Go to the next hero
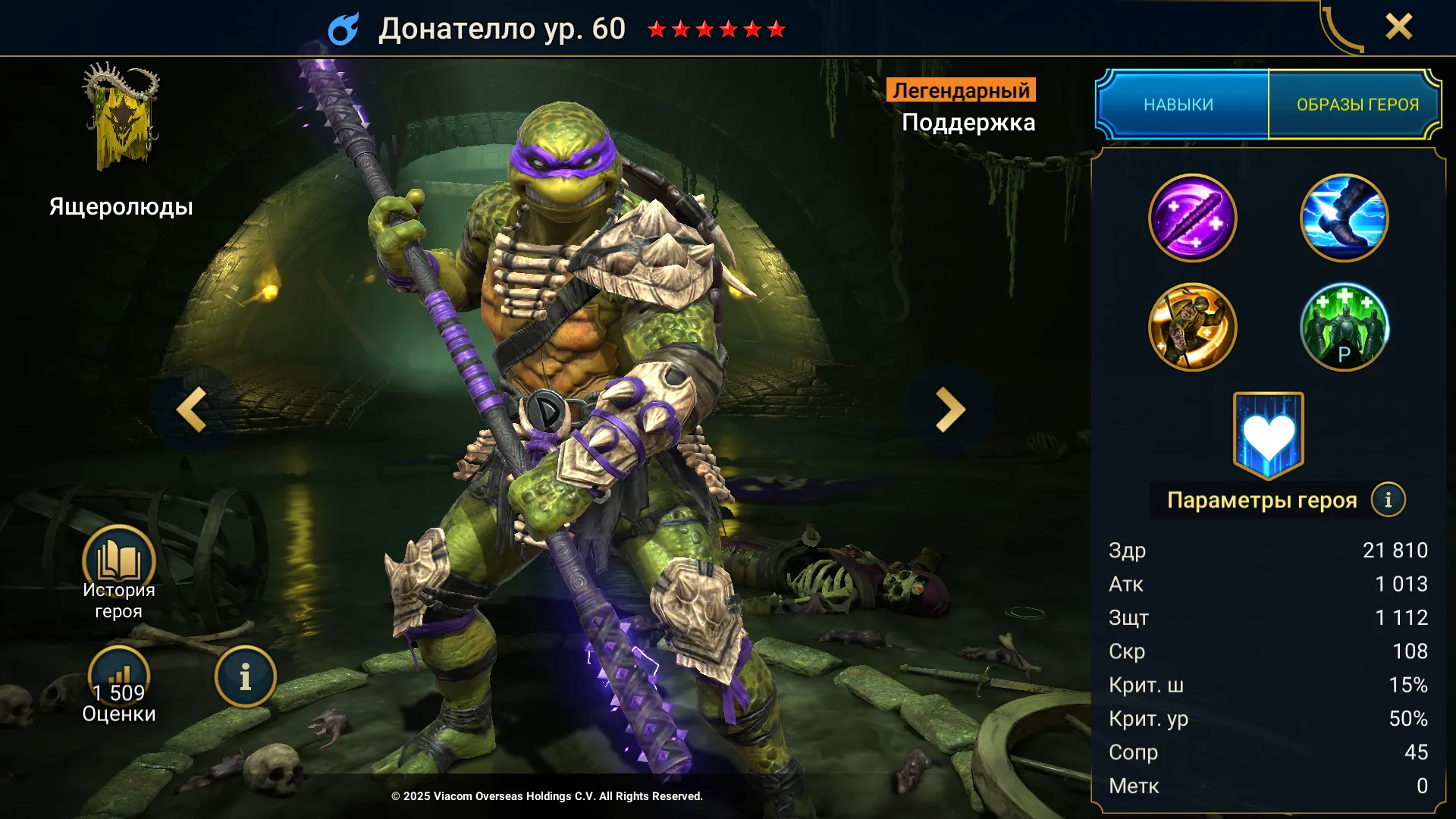 pos(949,410)
